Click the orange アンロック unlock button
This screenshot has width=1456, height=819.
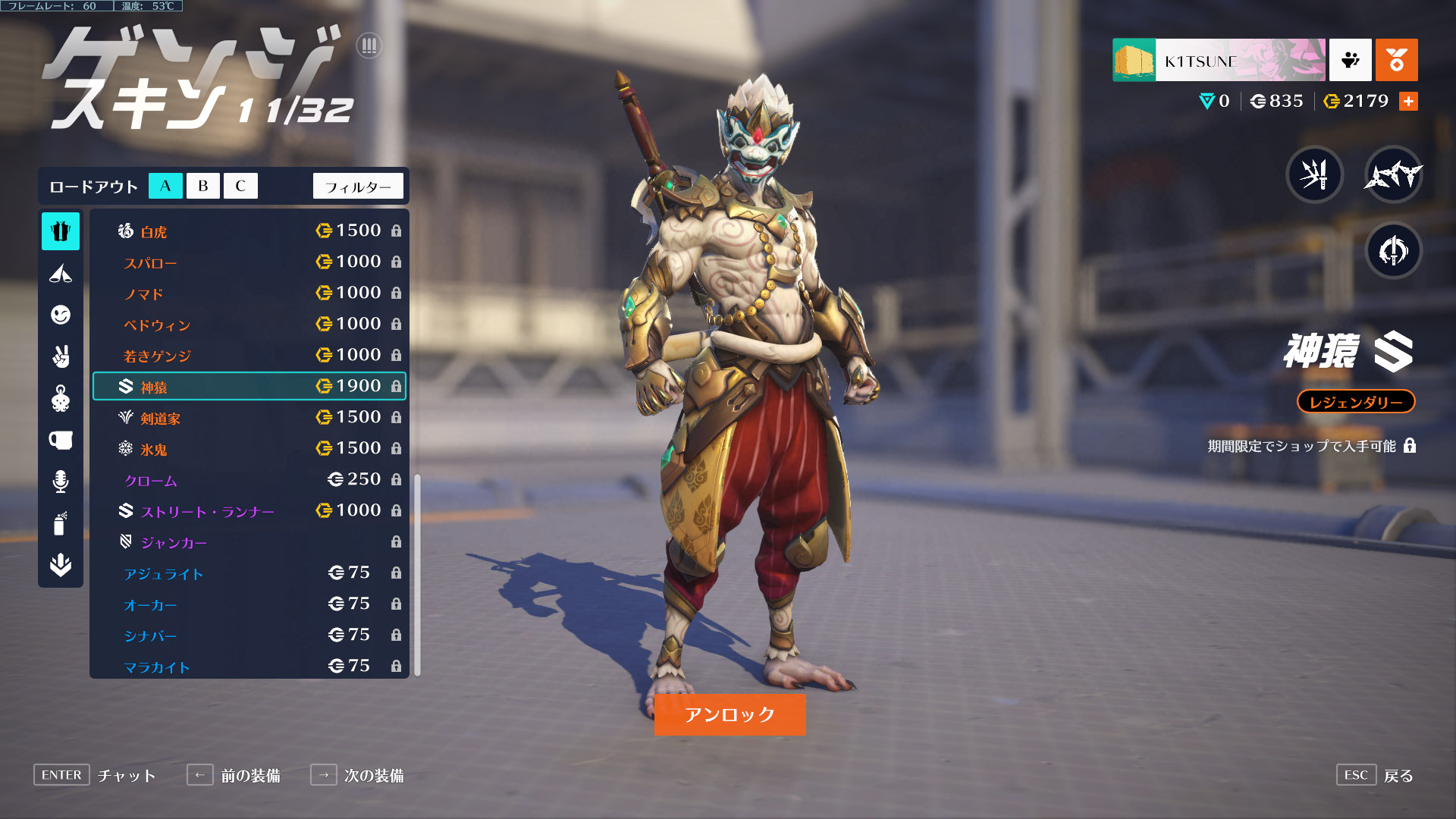click(x=730, y=714)
